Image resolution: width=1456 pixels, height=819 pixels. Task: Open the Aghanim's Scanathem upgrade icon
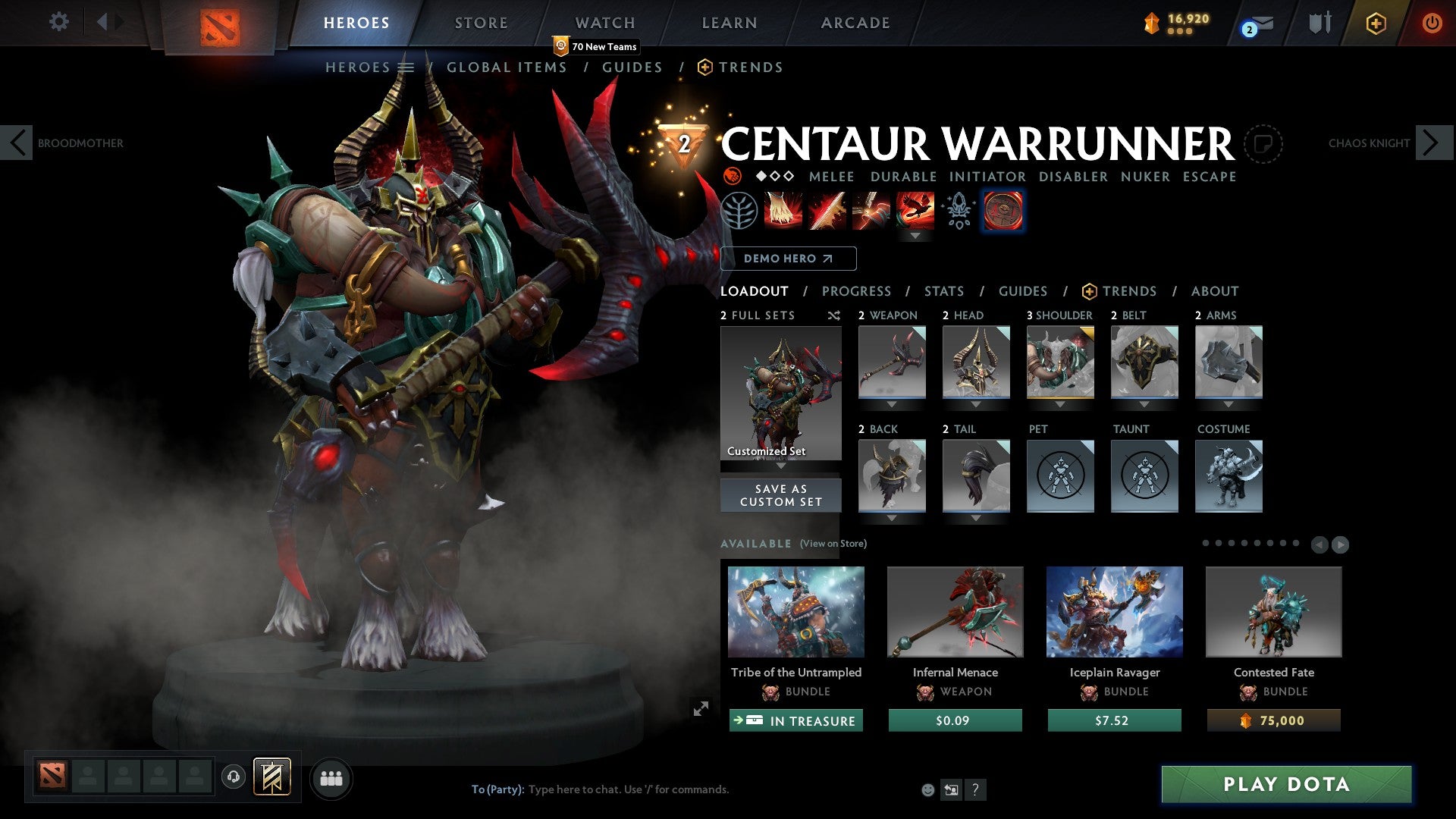[957, 212]
